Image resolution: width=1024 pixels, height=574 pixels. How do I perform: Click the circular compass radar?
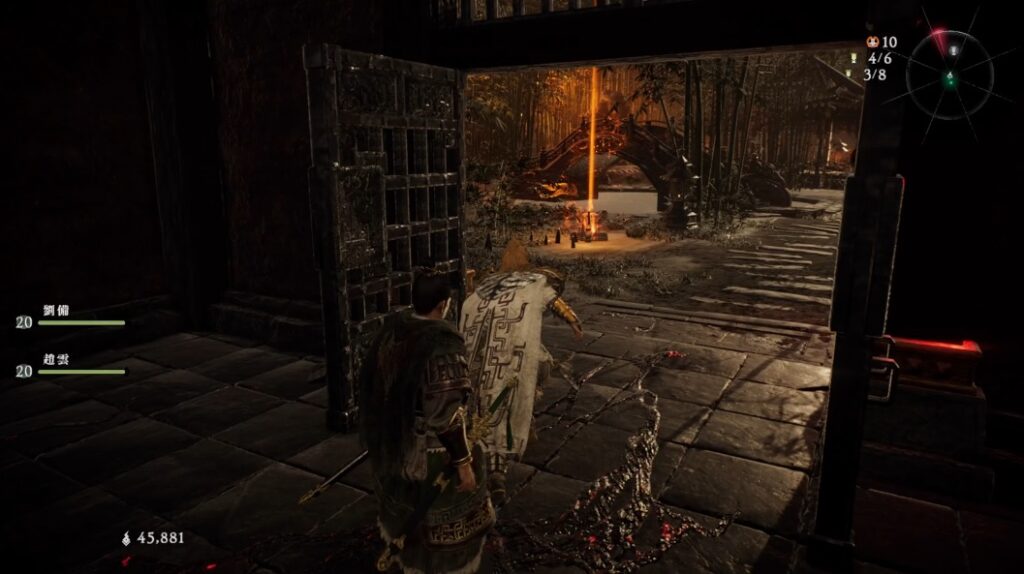click(x=951, y=70)
